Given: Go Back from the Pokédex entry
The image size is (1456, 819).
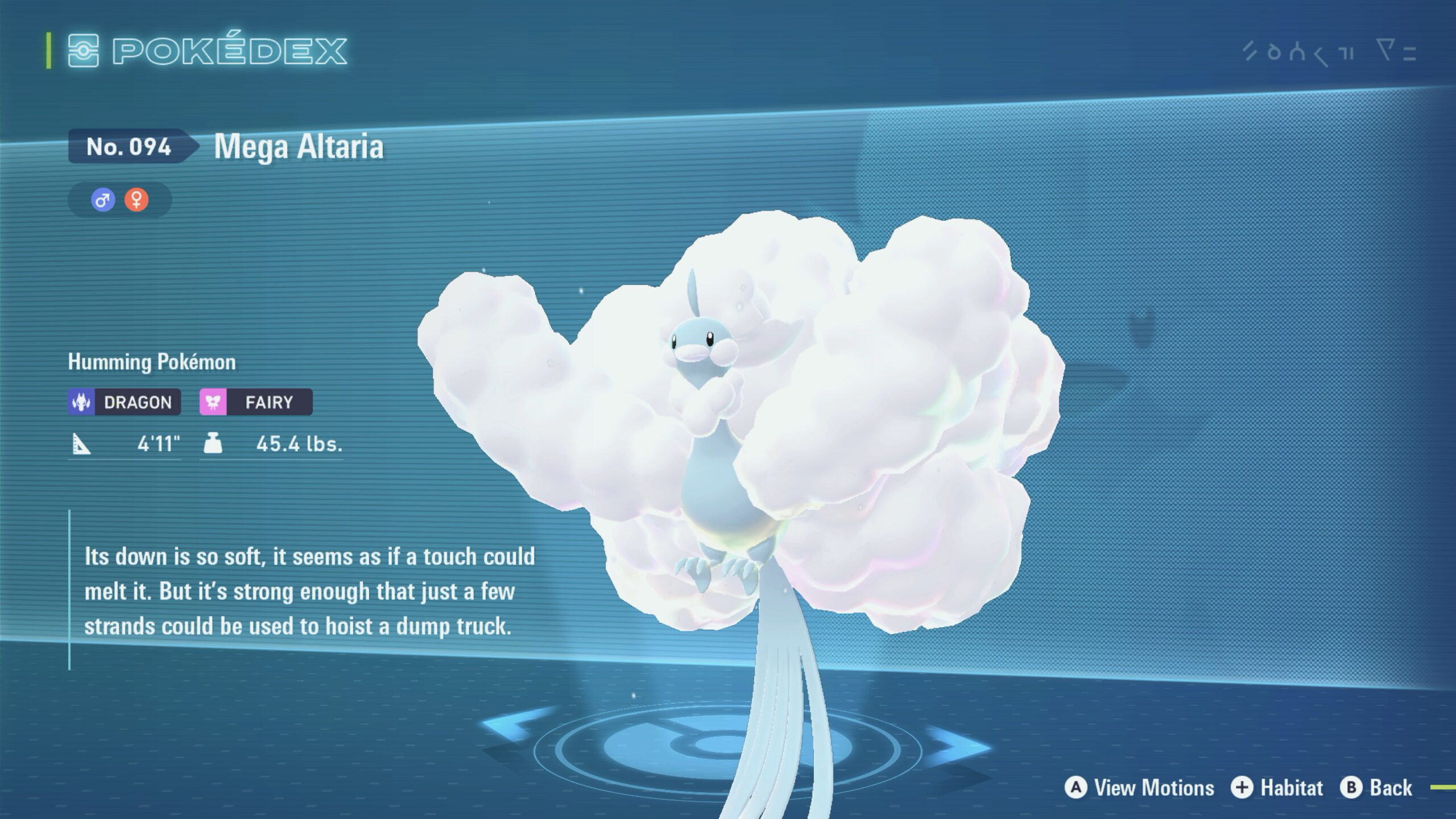Looking at the screenshot, I should (x=1376, y=788).
